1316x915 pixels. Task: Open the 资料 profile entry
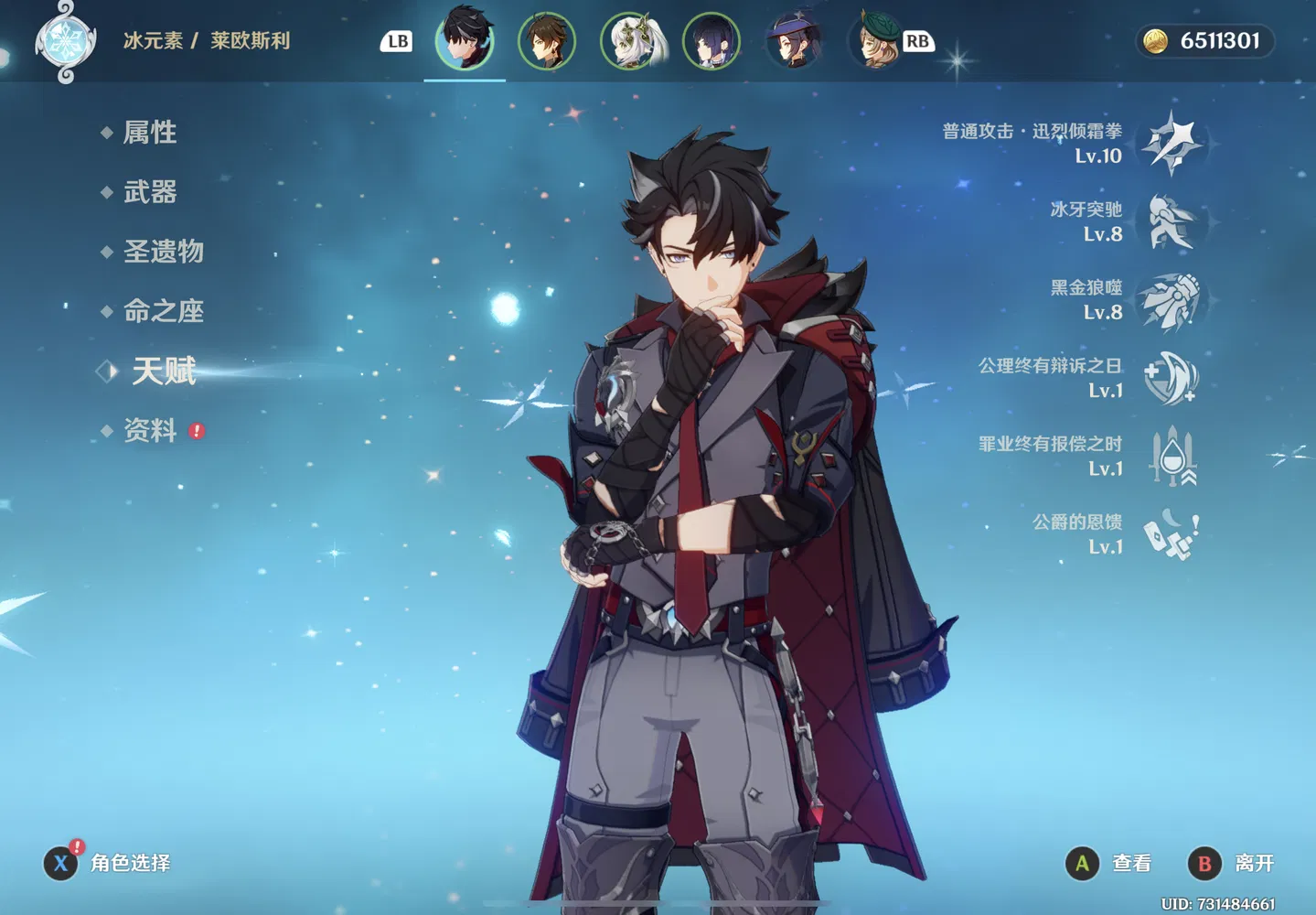click(150, 430)
